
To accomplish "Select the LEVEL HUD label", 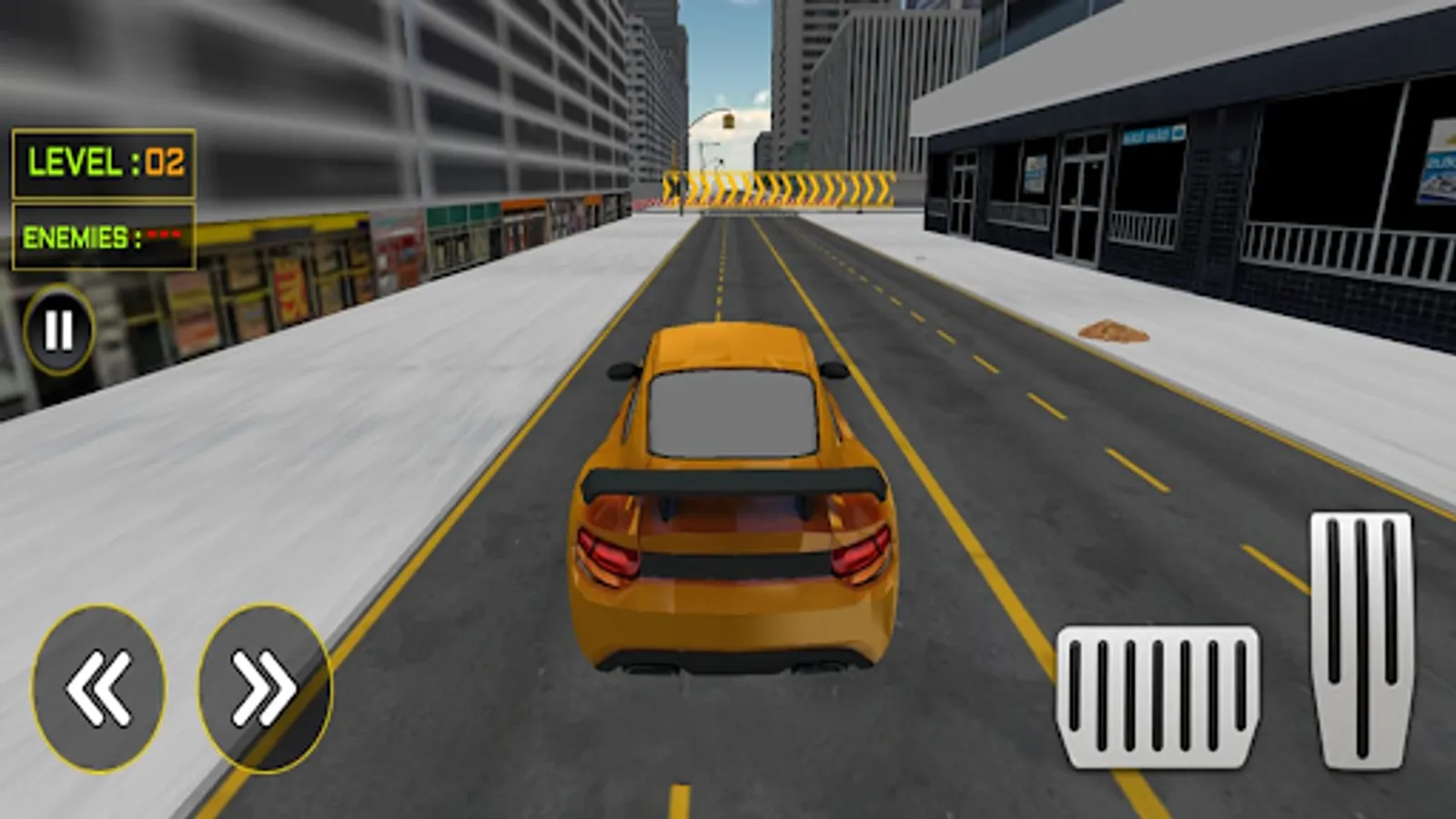I will click(77, 164).
